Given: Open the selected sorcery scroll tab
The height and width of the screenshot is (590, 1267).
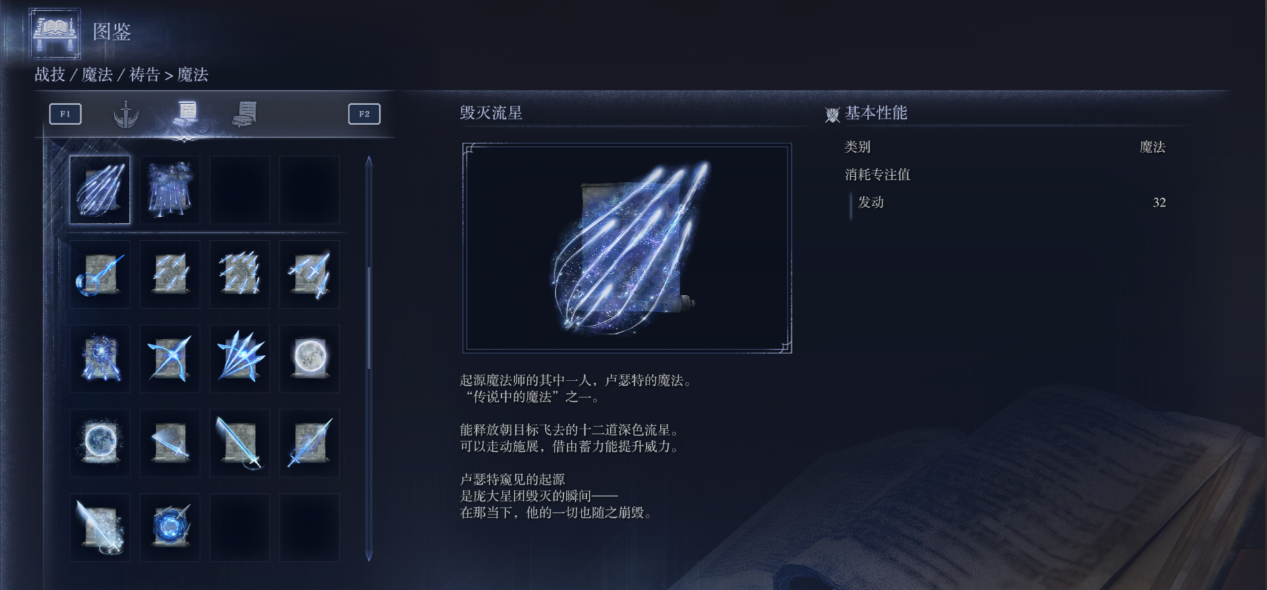Looking at the screenshot, I should point(185,114).
